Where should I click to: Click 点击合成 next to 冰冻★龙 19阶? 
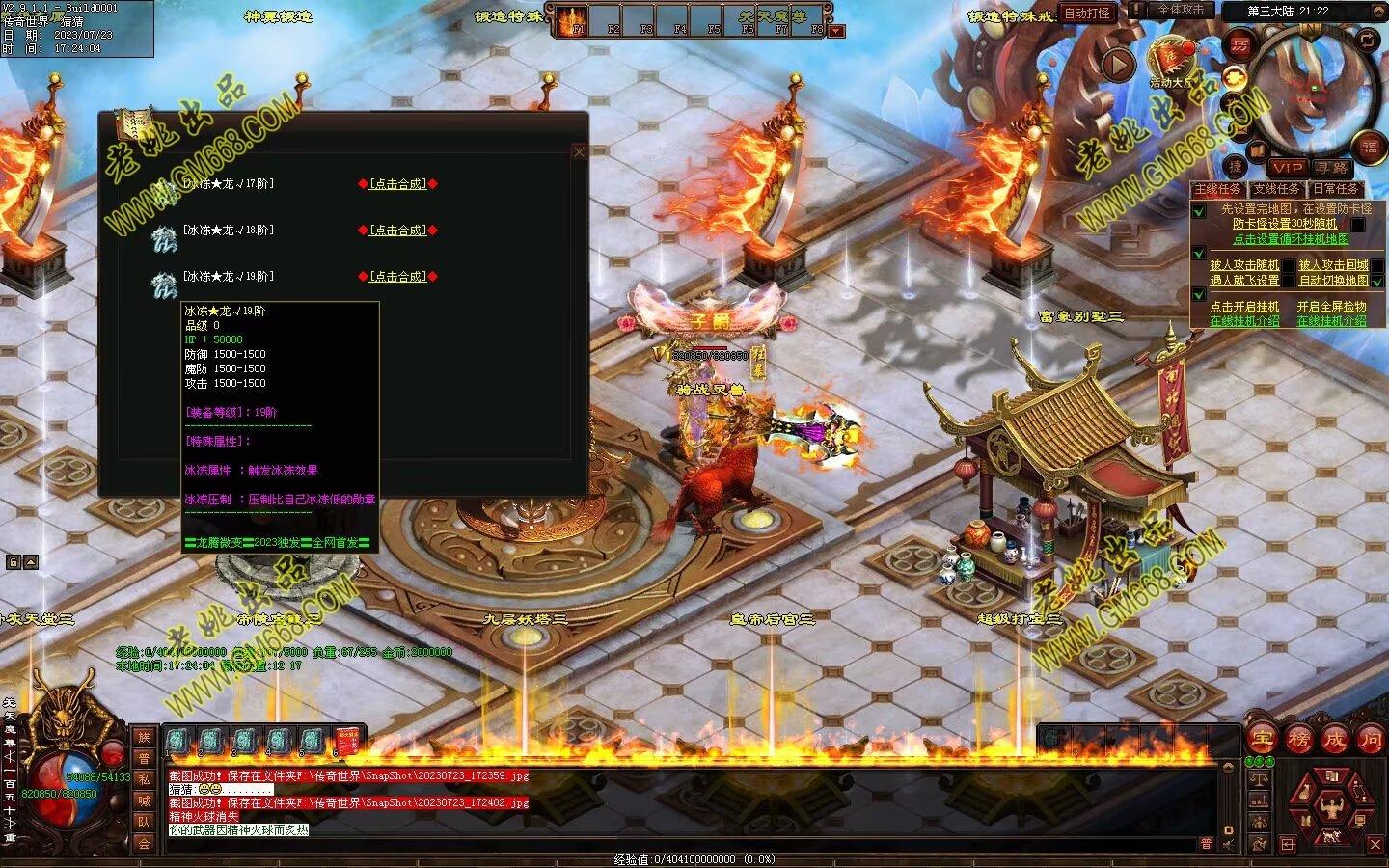point(398,277)
